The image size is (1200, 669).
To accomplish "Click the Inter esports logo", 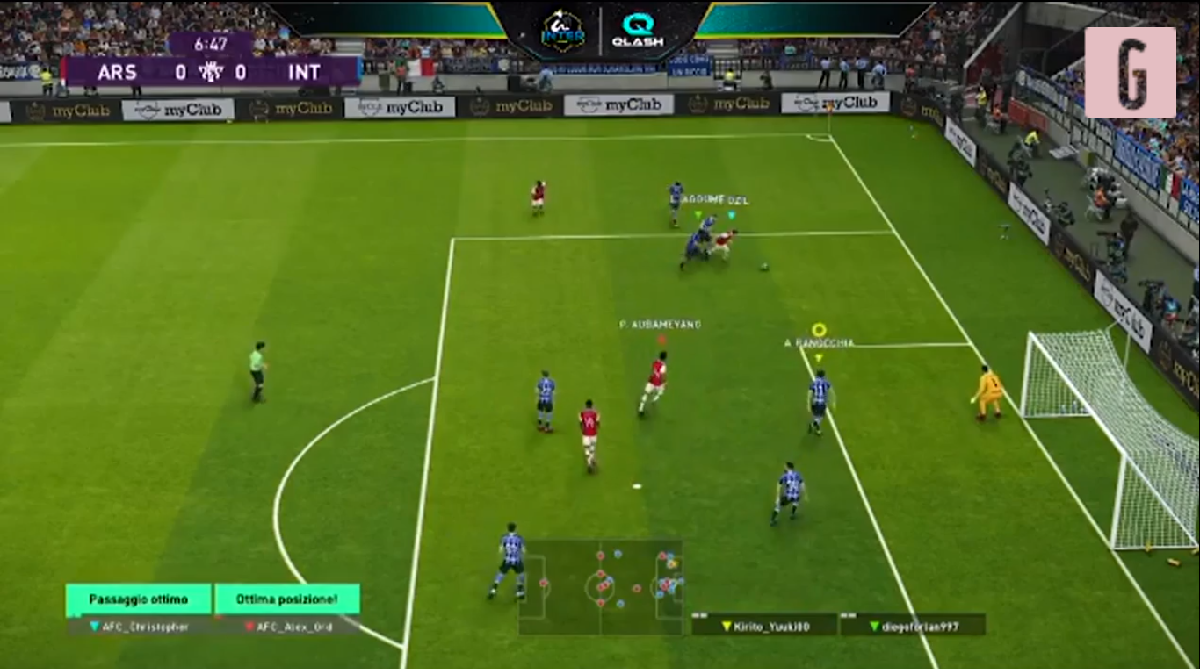I will [x=563, y=31].
